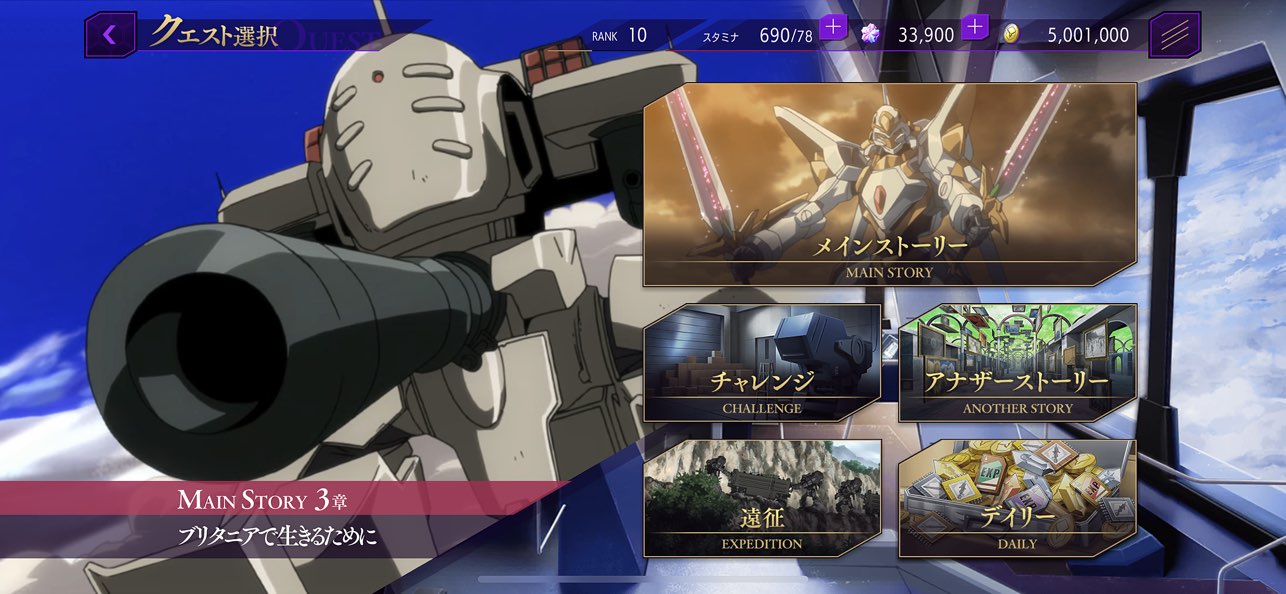Open Another Story quests

coord(1017,362)
